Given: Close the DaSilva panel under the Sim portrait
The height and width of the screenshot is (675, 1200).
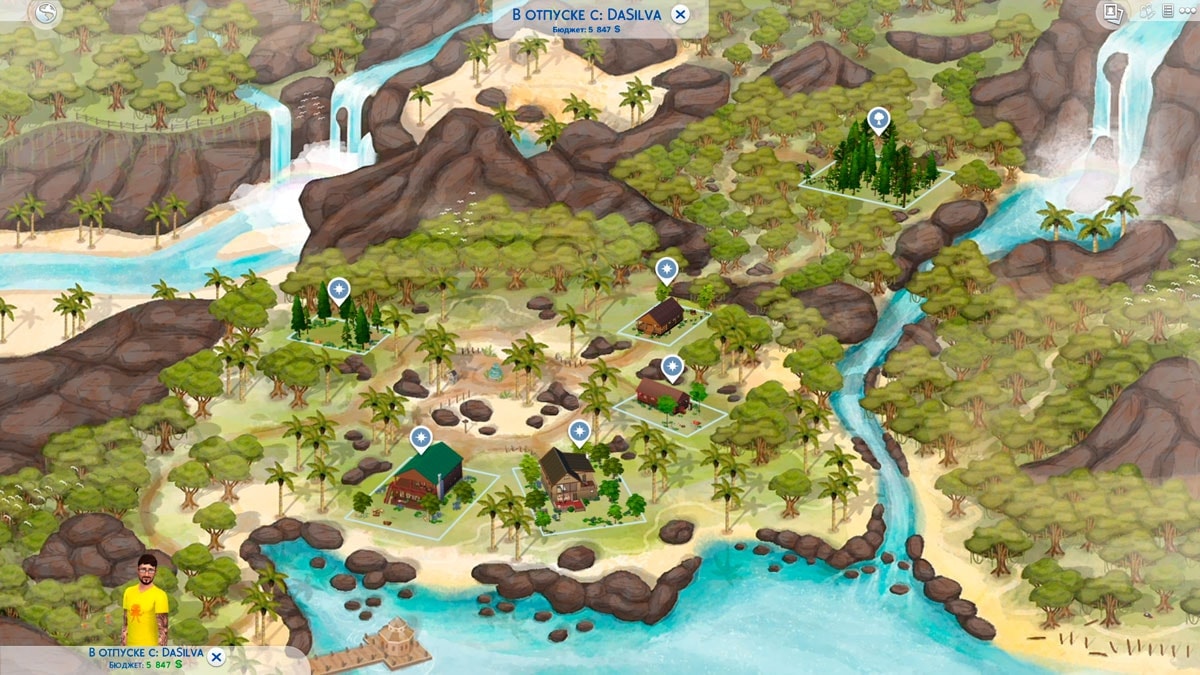Looking at the screenshot, I should tap(216, 656).
